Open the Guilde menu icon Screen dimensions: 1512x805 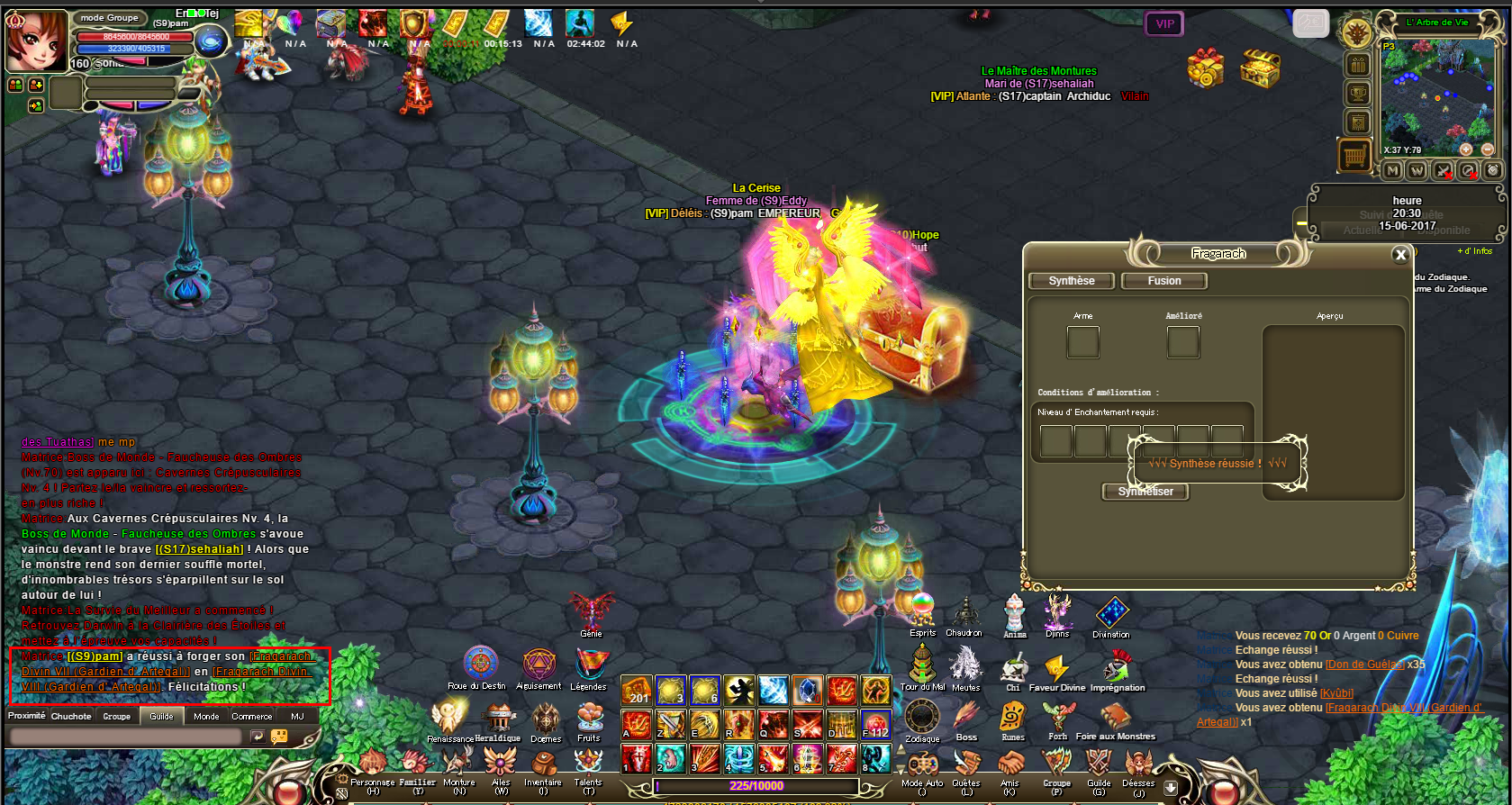[1099, 766]
